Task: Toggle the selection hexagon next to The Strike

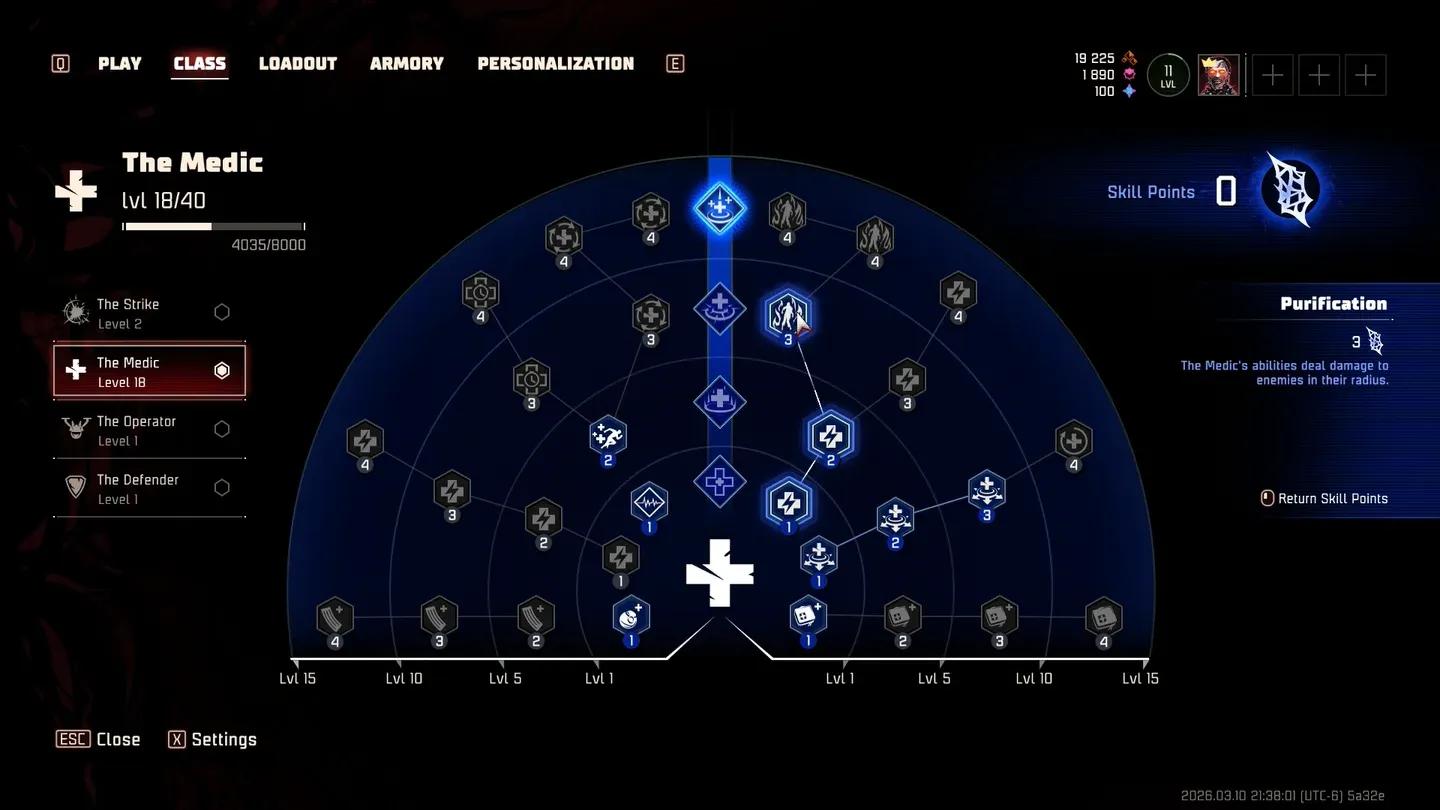Action: pos(222,311)
